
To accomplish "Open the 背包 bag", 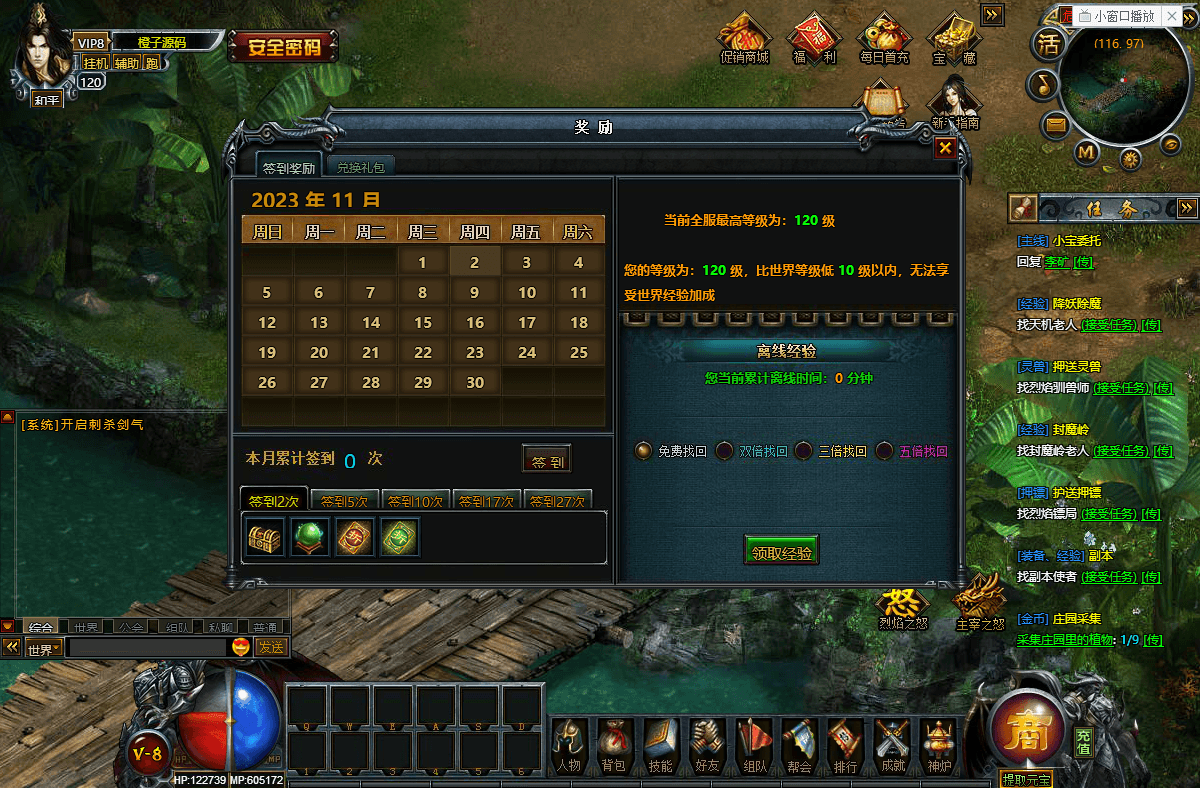I will click(x=613, y=747).
